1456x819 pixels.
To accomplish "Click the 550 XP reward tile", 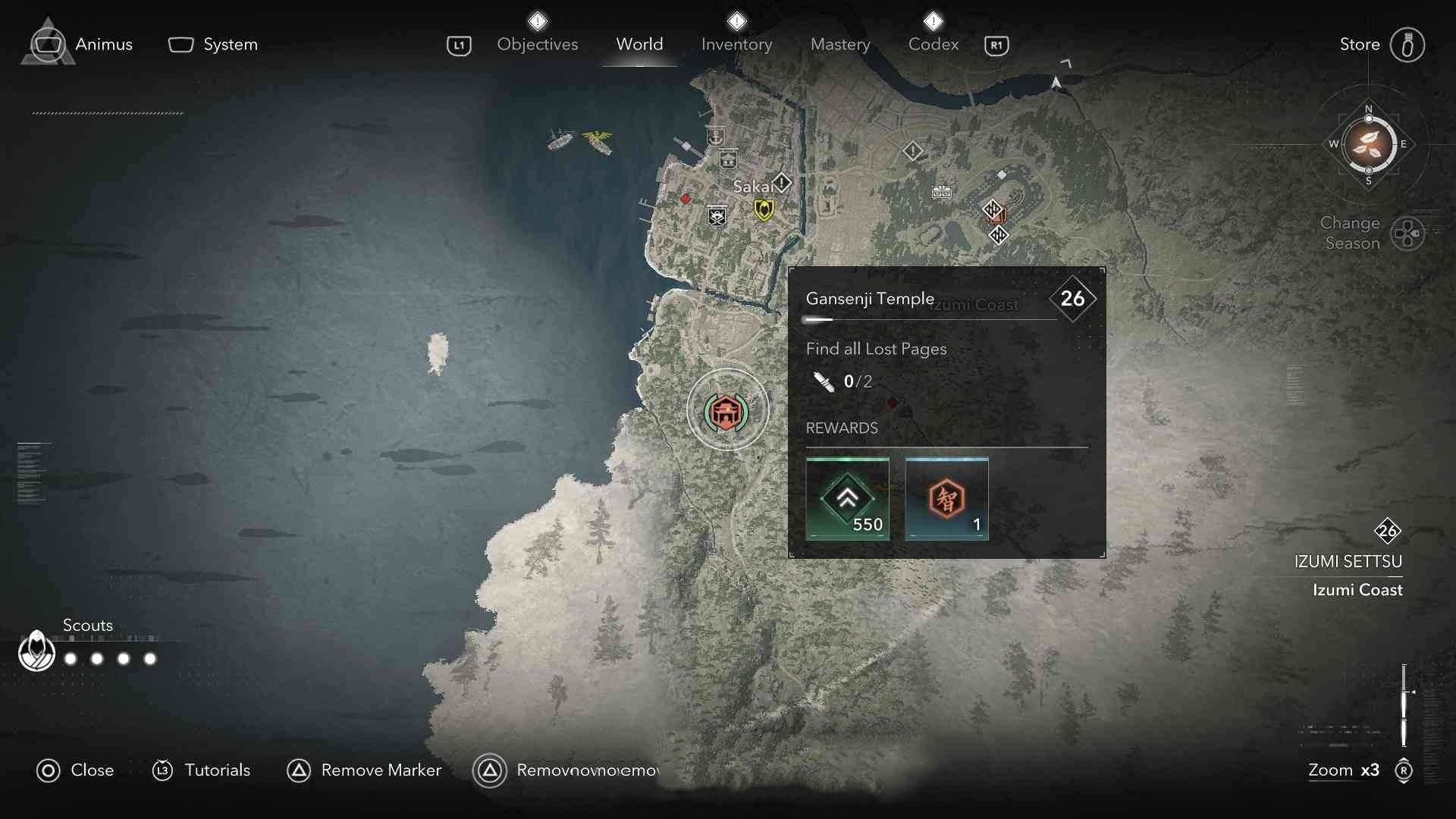I will (x=847, y=499).
